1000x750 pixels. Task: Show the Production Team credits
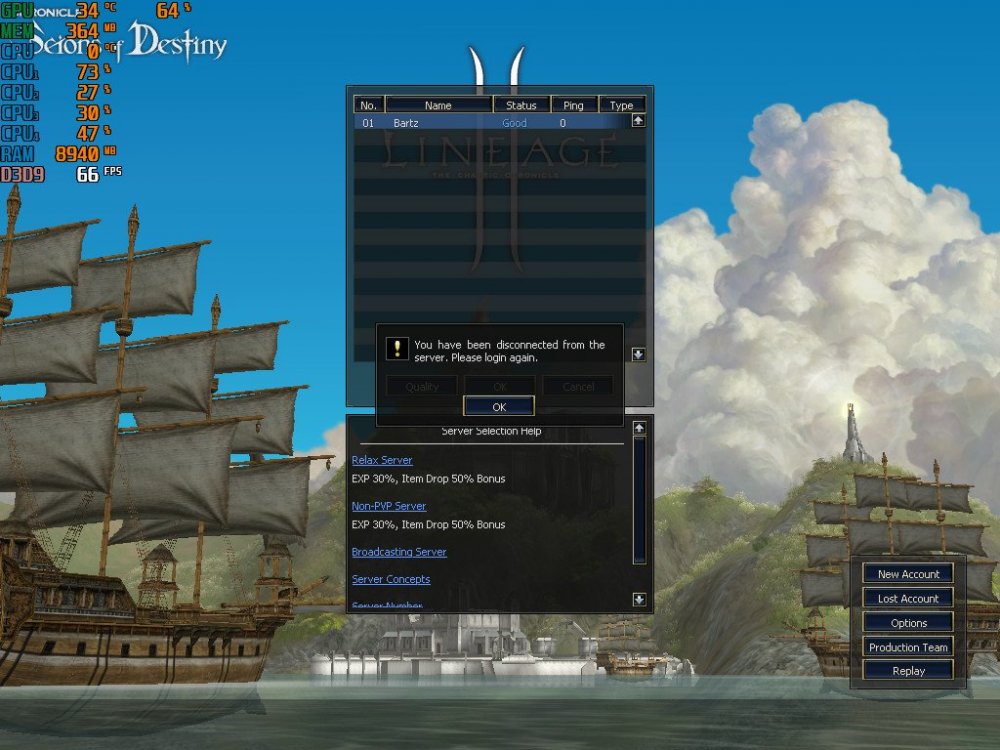908,647
